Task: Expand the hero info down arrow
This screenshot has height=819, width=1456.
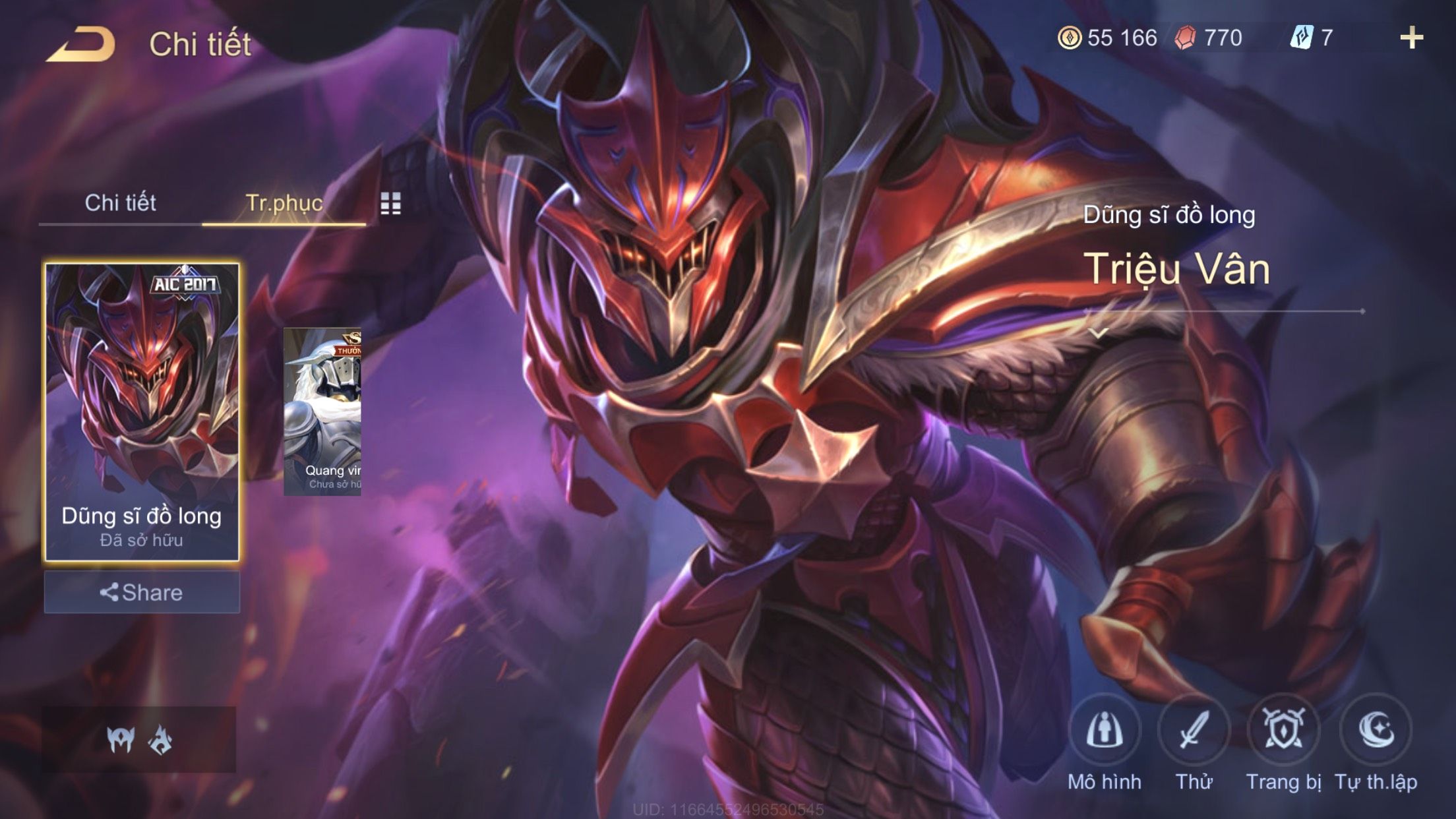Action: (1099, 333)
